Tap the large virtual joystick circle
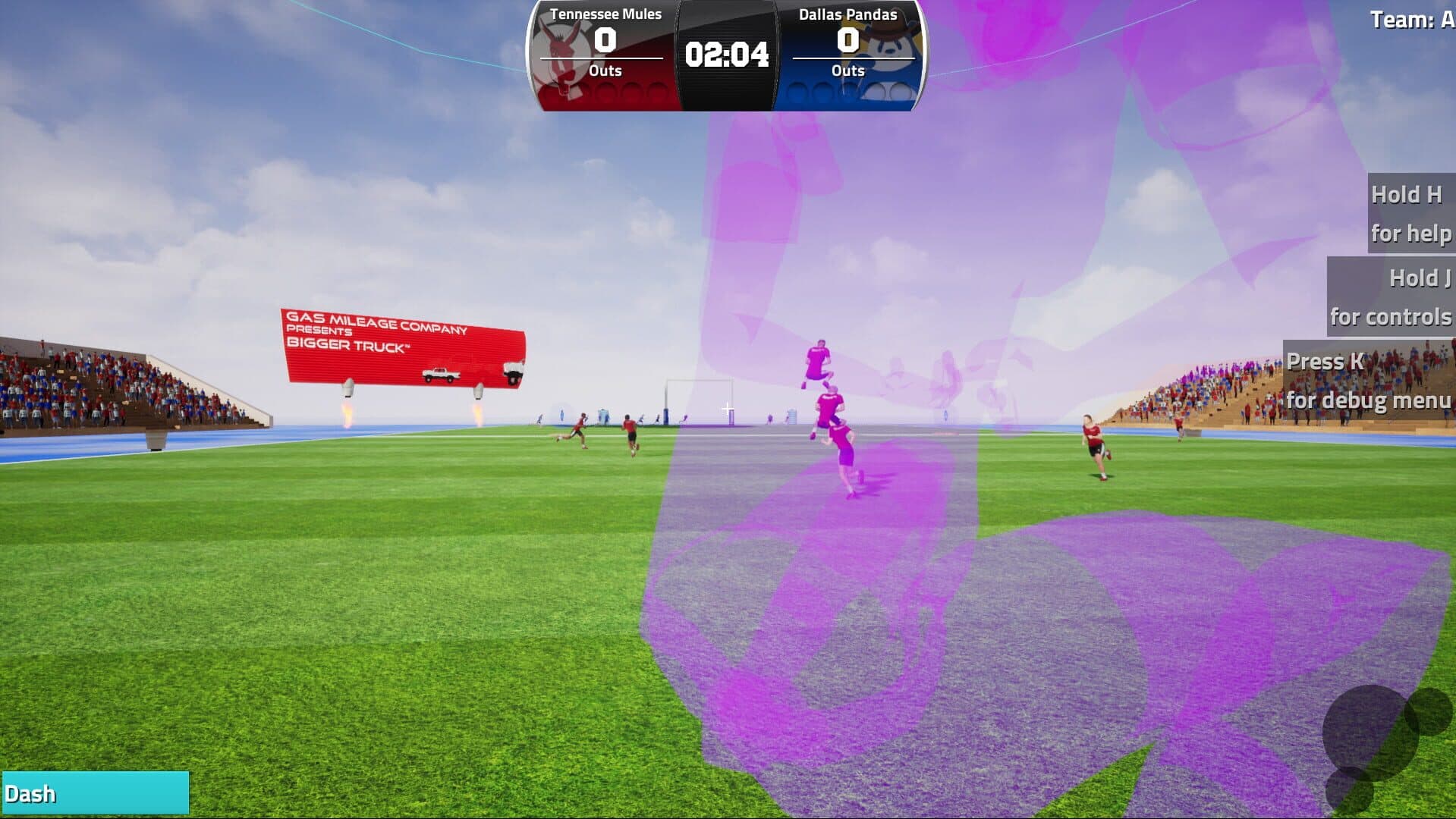The height and width of the screenshot is (819, 1456). [1370, 733]
